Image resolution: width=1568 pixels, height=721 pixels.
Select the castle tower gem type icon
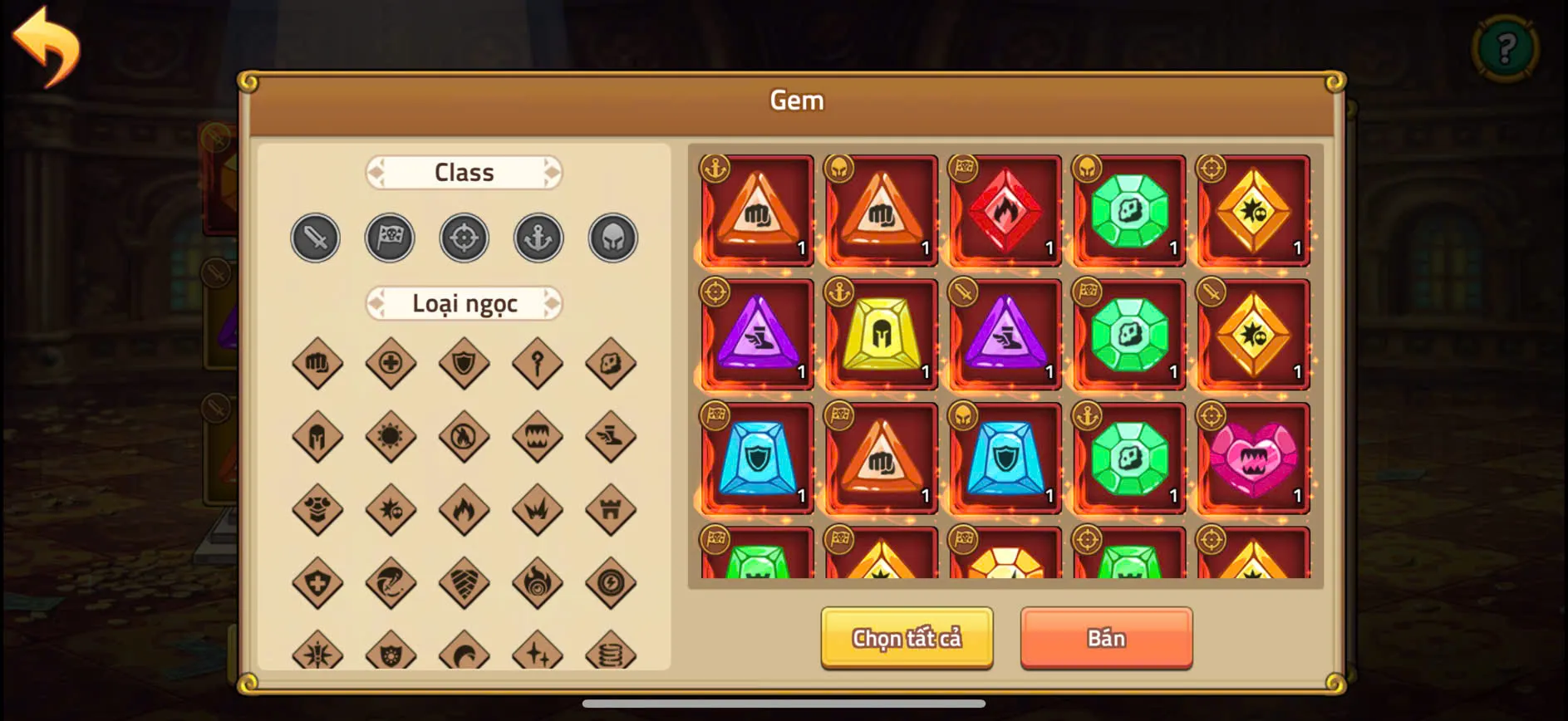coord(612,509)
